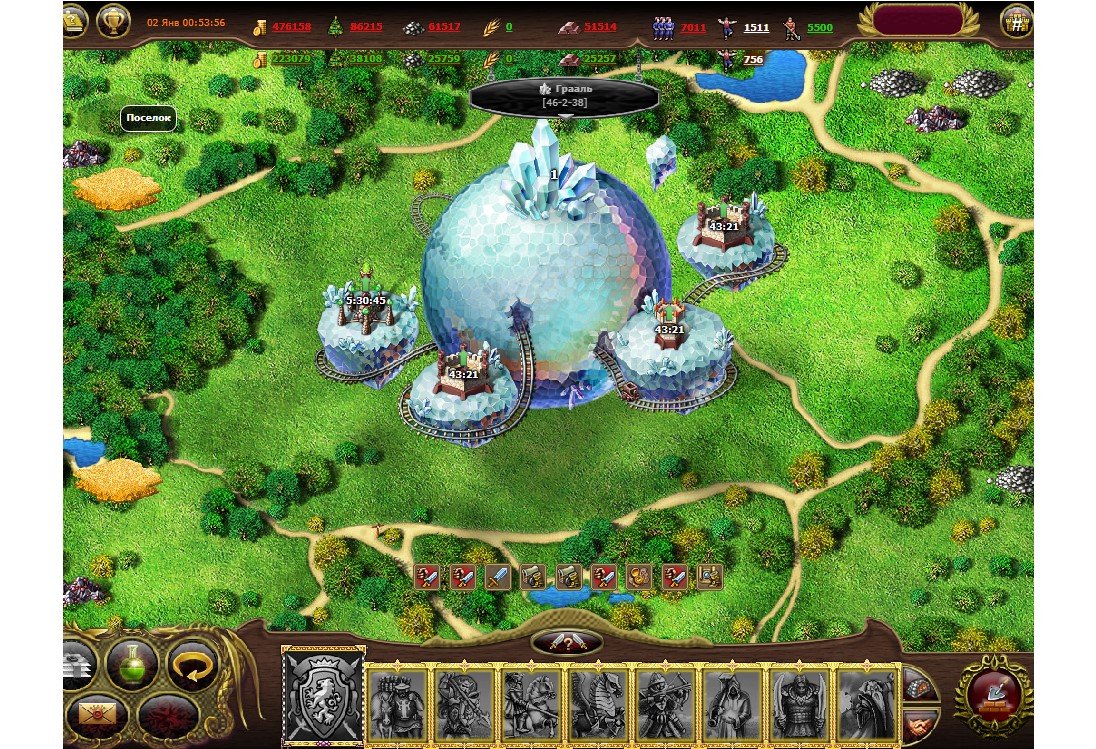Click the Поселок settlement label
1096x749 pixels.
(x=149, y=118)
